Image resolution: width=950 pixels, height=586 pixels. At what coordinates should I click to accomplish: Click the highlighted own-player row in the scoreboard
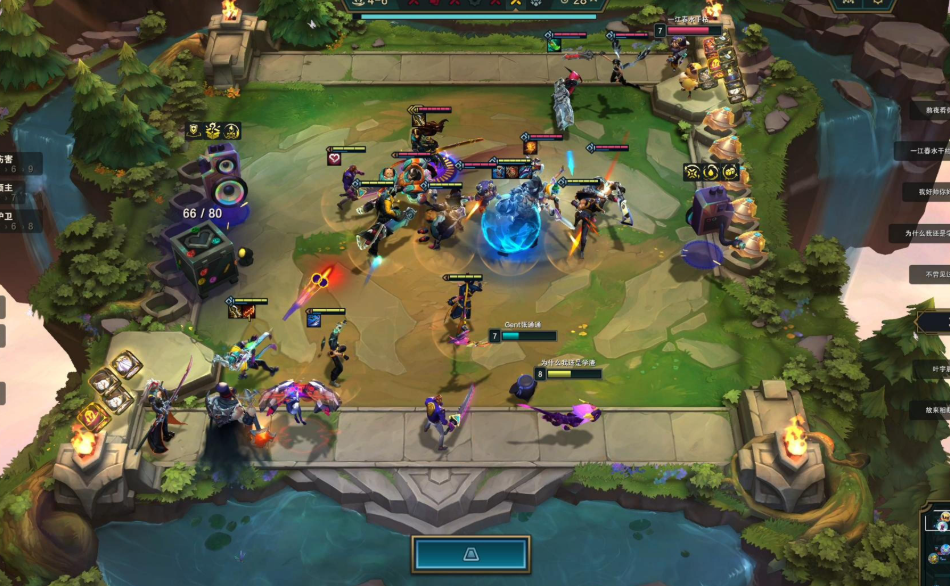[935, 321]
